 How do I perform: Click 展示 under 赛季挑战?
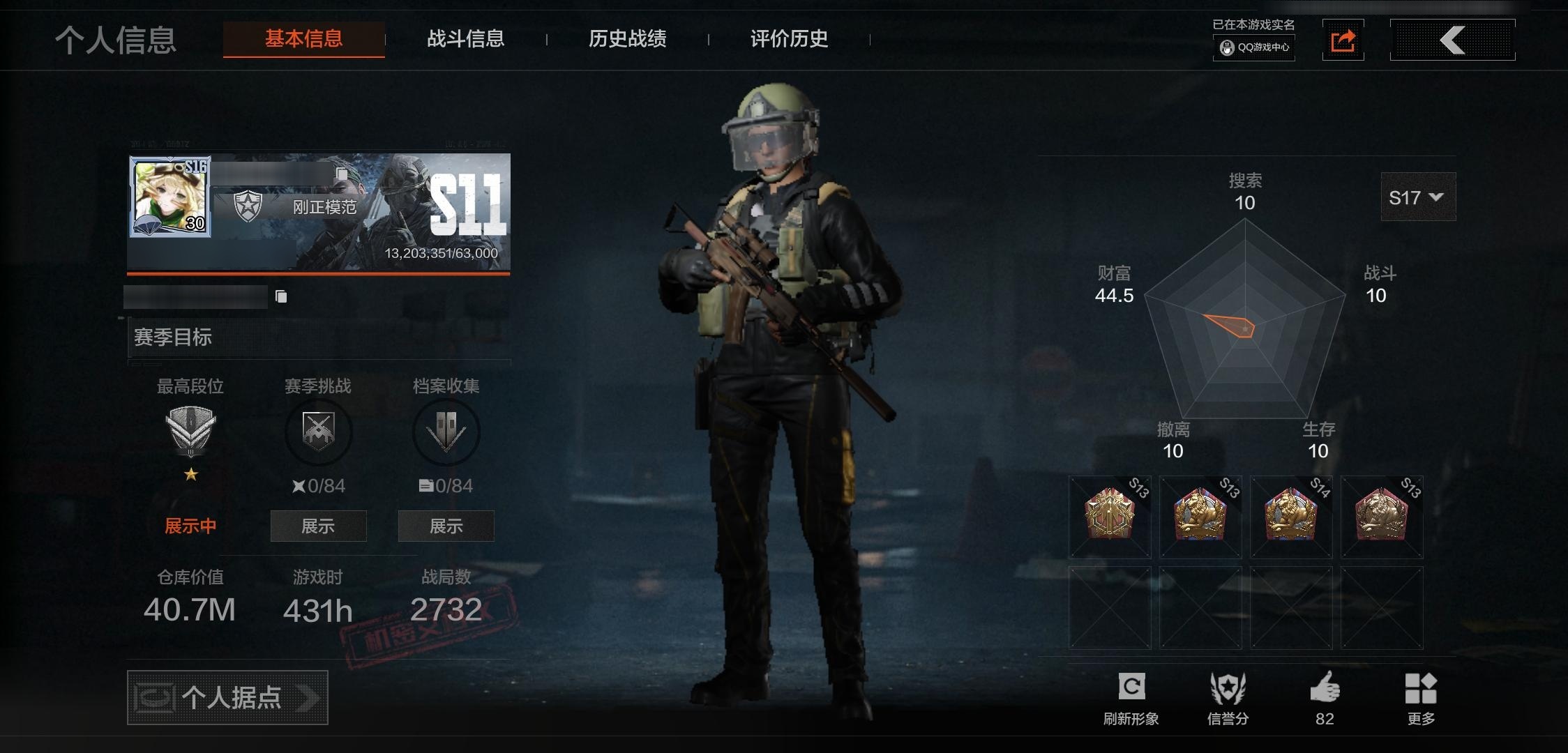click(x=318, y=526)
